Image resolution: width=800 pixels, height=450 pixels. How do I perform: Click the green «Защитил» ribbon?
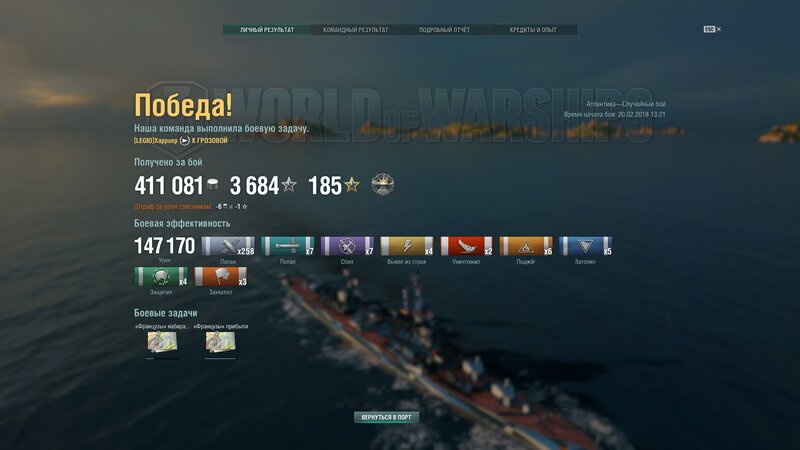[x=161, y=277]
